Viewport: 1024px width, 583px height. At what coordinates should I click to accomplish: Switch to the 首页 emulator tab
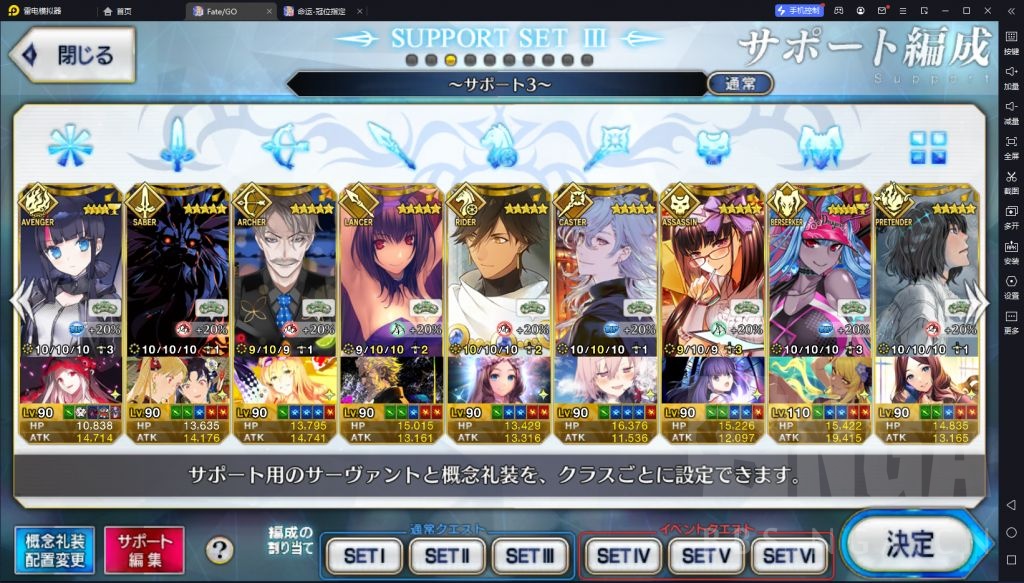[118, 10]
